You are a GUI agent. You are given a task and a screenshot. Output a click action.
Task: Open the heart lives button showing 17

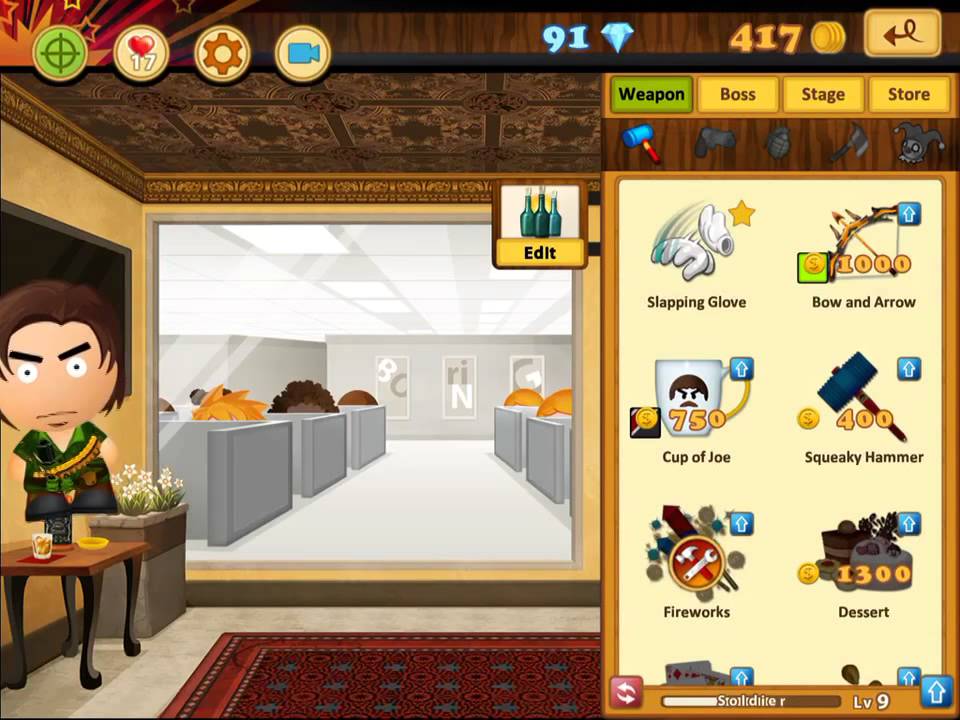pyautogui.click(x=141, y=53)
